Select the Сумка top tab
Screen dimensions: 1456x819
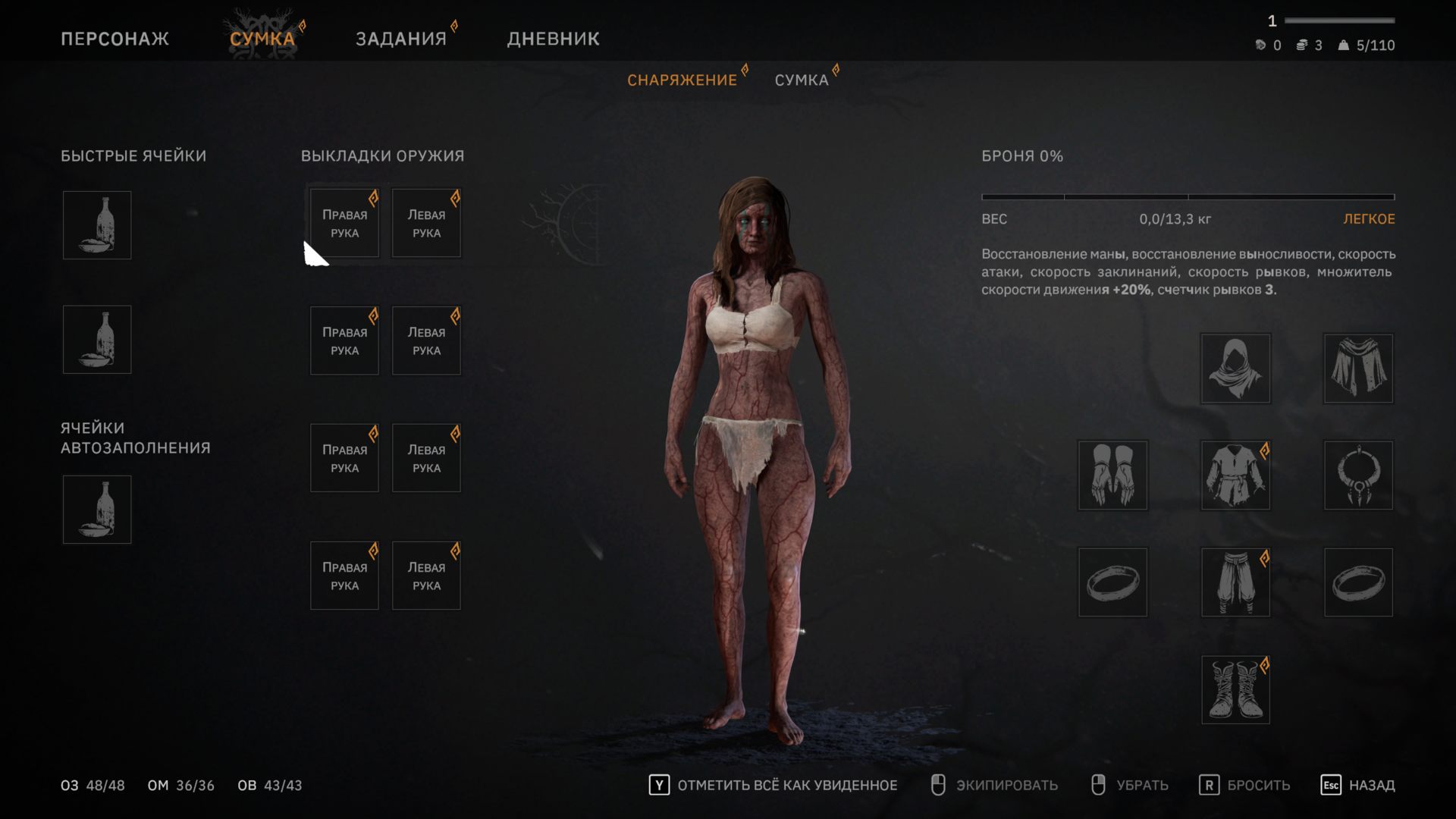click(262, 39)
